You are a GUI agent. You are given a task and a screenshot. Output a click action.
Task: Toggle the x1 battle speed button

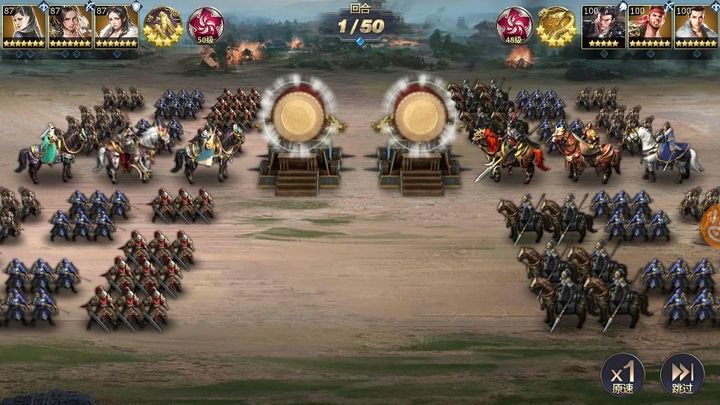(621, 376)
